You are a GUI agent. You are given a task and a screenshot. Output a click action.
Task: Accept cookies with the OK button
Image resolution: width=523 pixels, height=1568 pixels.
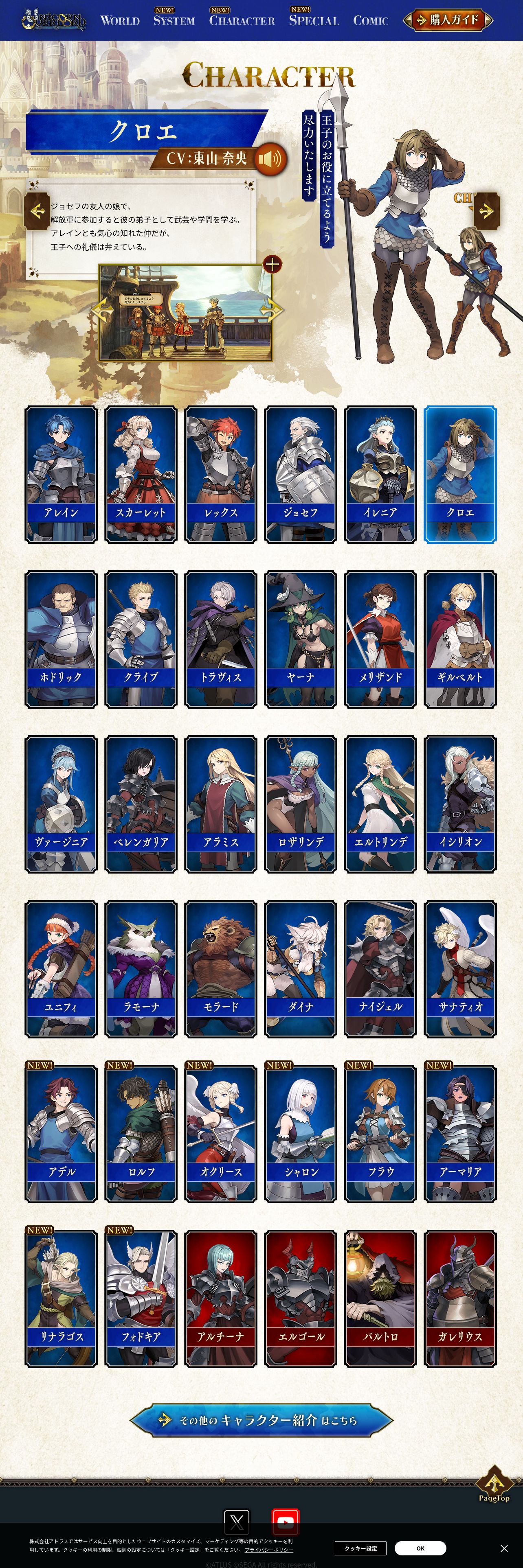pos(420,1548)
